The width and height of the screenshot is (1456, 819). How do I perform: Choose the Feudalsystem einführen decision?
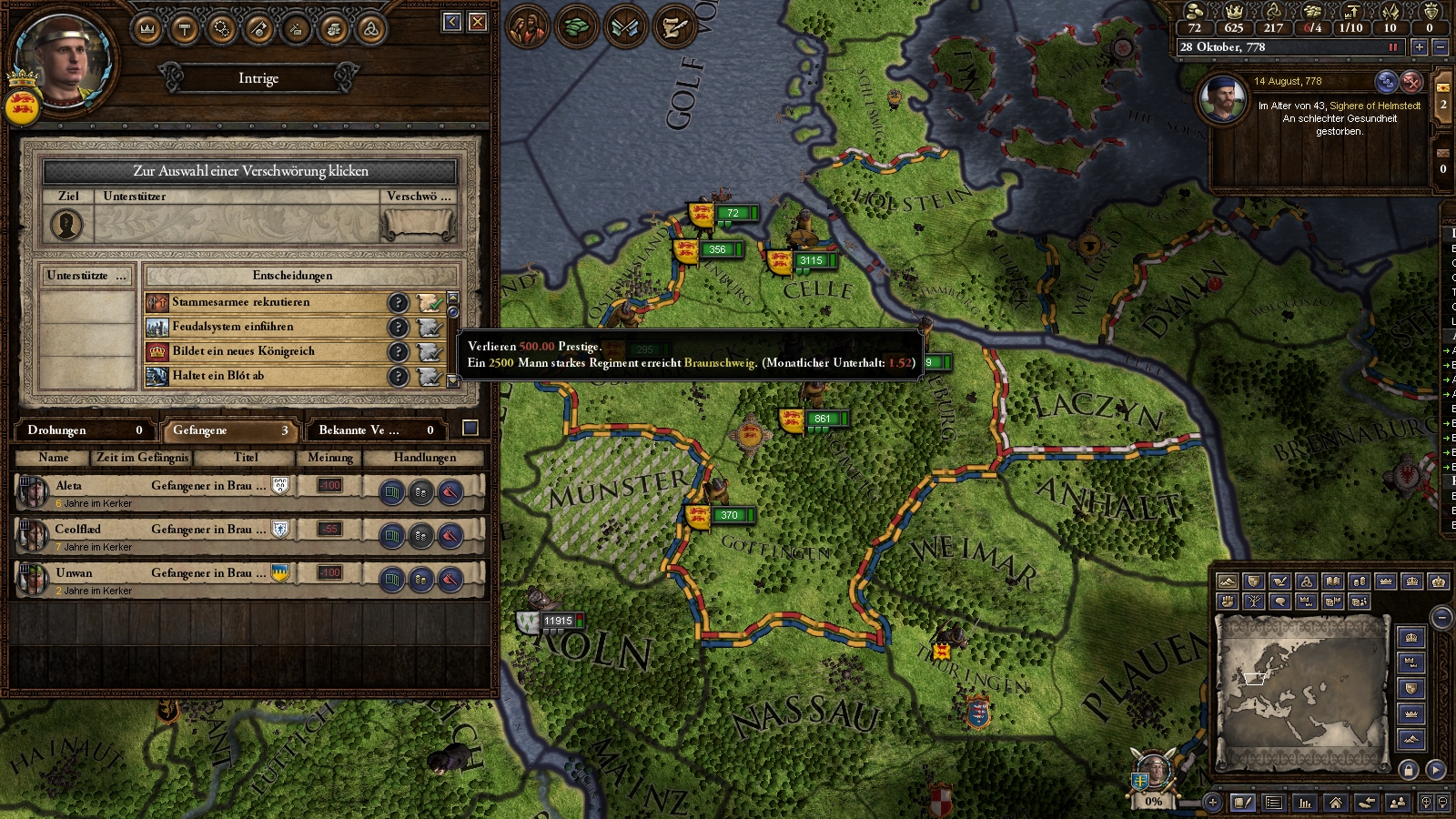coord(264,327)
